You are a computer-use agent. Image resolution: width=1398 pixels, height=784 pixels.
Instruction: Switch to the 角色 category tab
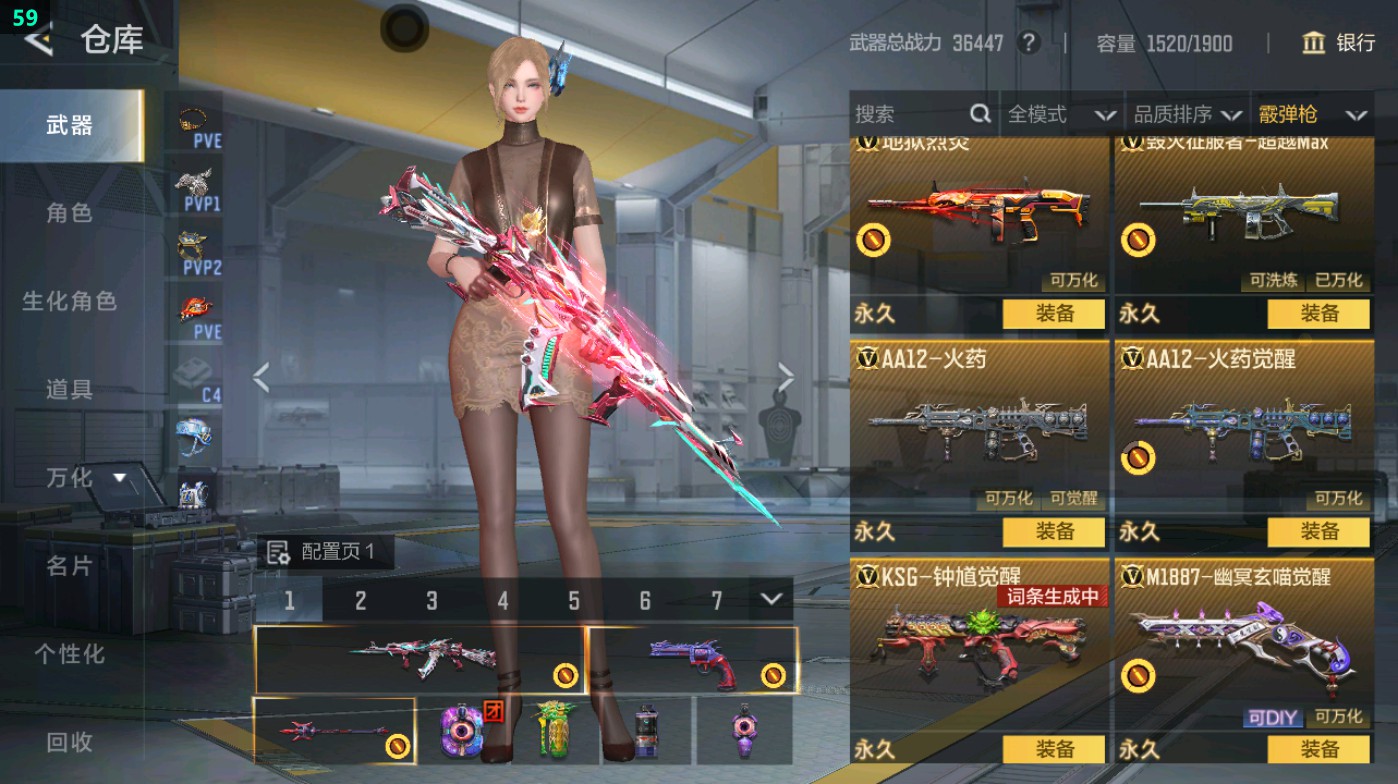[69, 213]
